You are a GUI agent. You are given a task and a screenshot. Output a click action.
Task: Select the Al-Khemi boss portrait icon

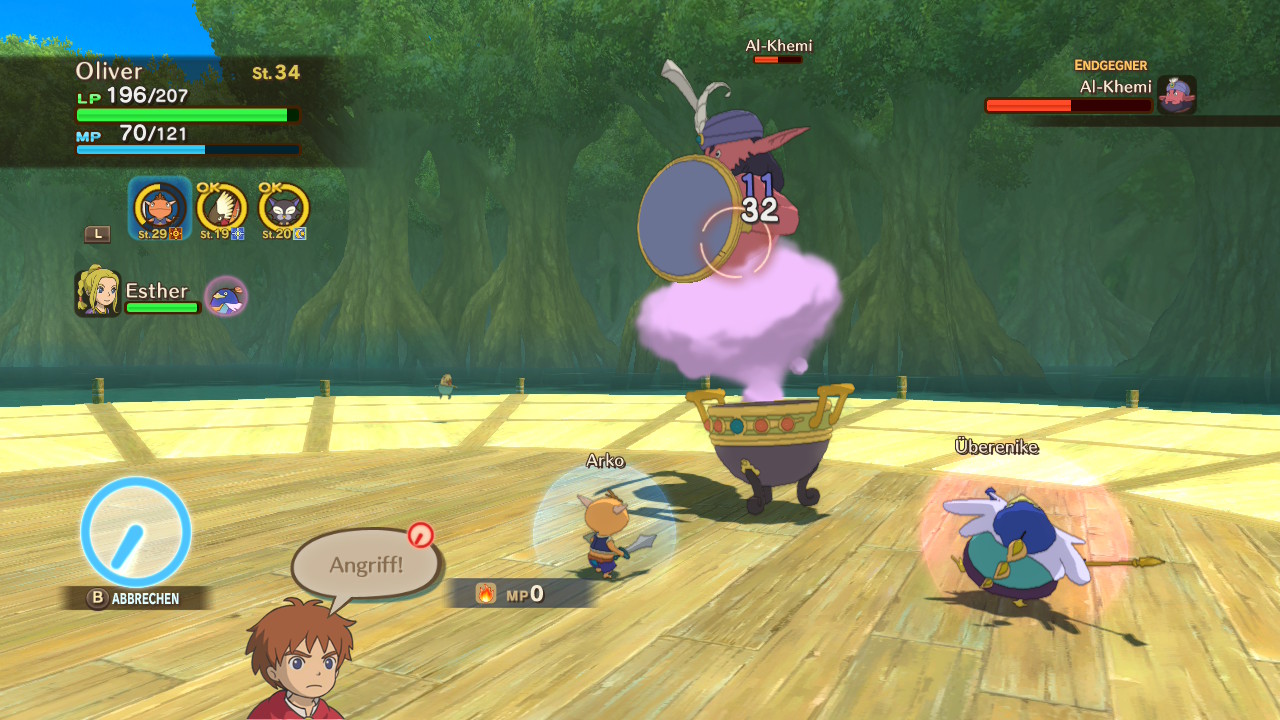(x=1176, y=95)
